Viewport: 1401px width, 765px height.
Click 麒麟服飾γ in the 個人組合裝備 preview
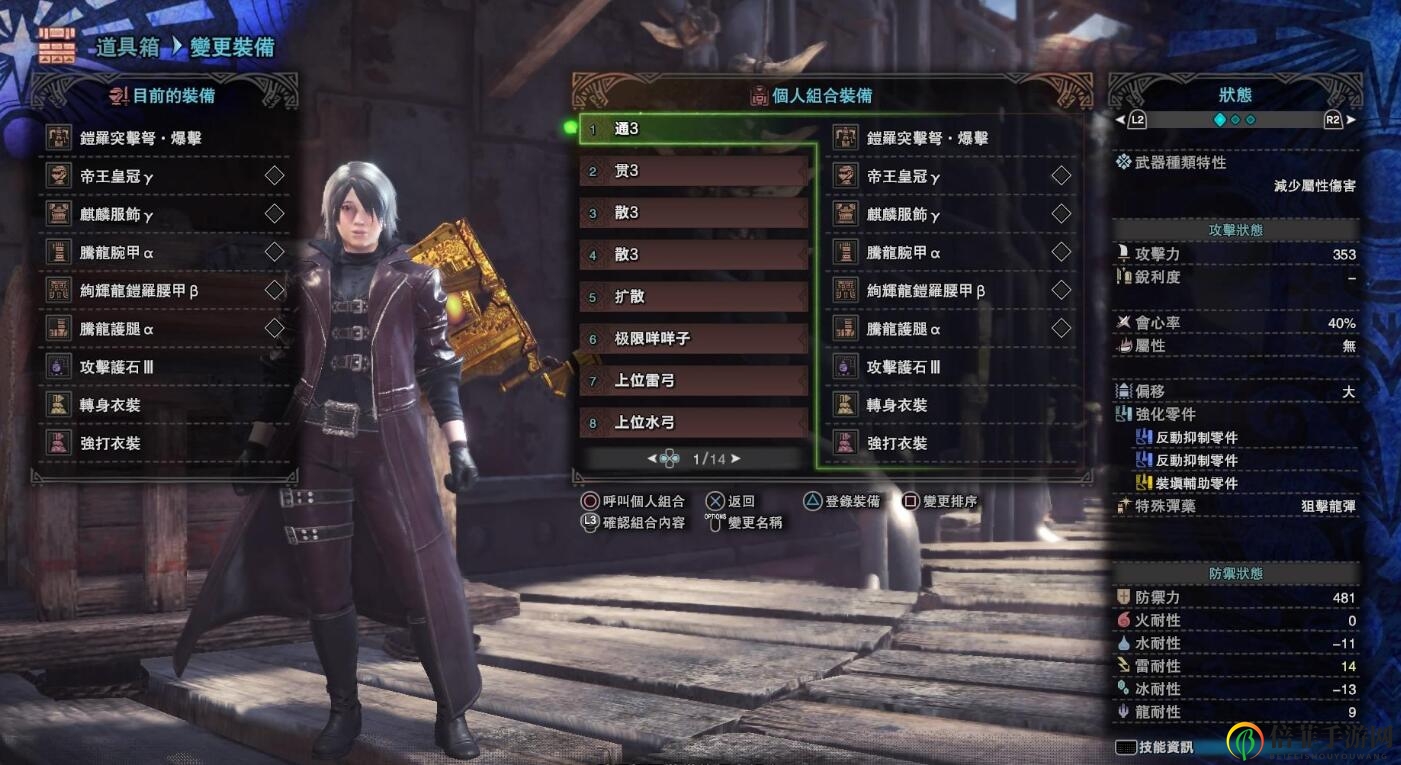(903, 215)
